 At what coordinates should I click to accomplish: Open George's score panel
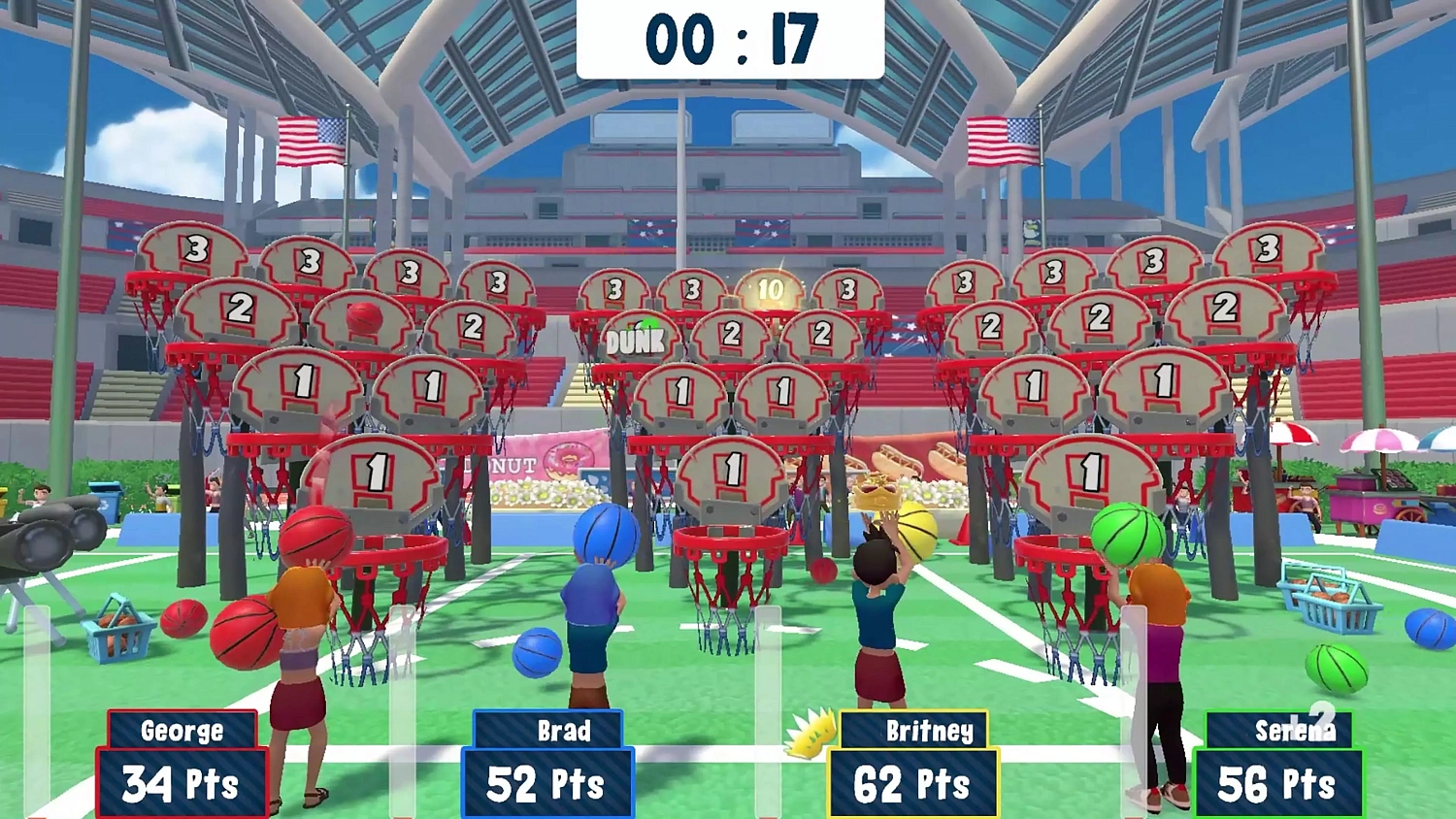(x=181, y=776)
